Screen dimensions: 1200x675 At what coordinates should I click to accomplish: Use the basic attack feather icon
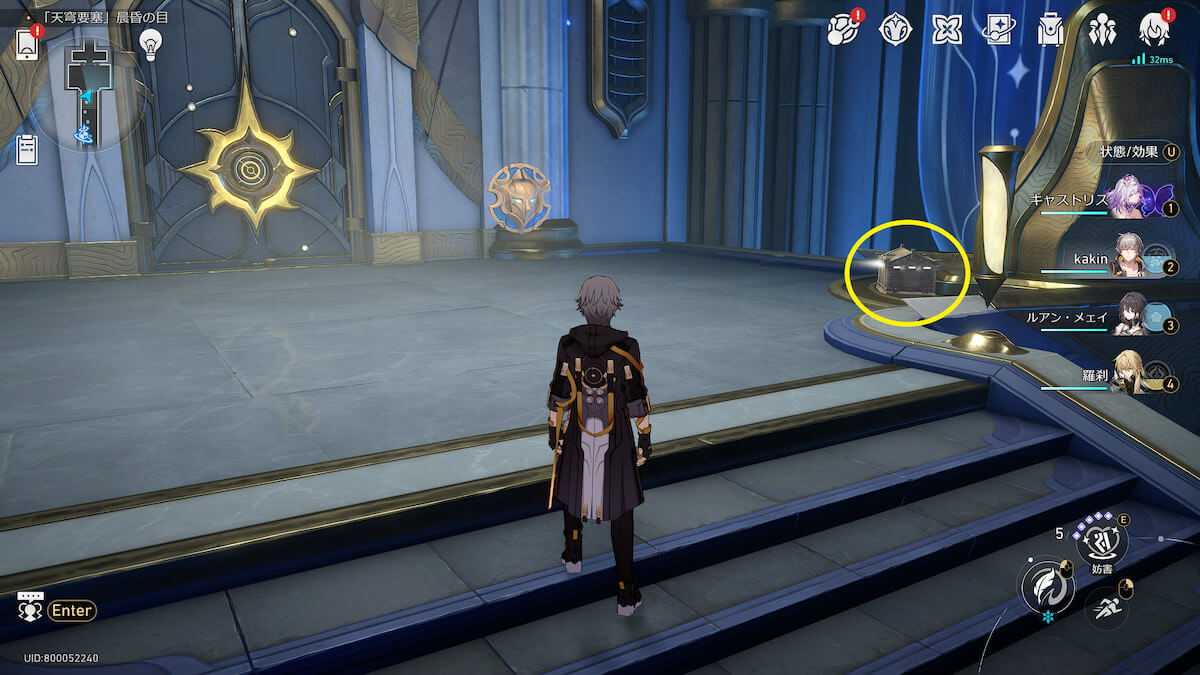pos(1043,584)
